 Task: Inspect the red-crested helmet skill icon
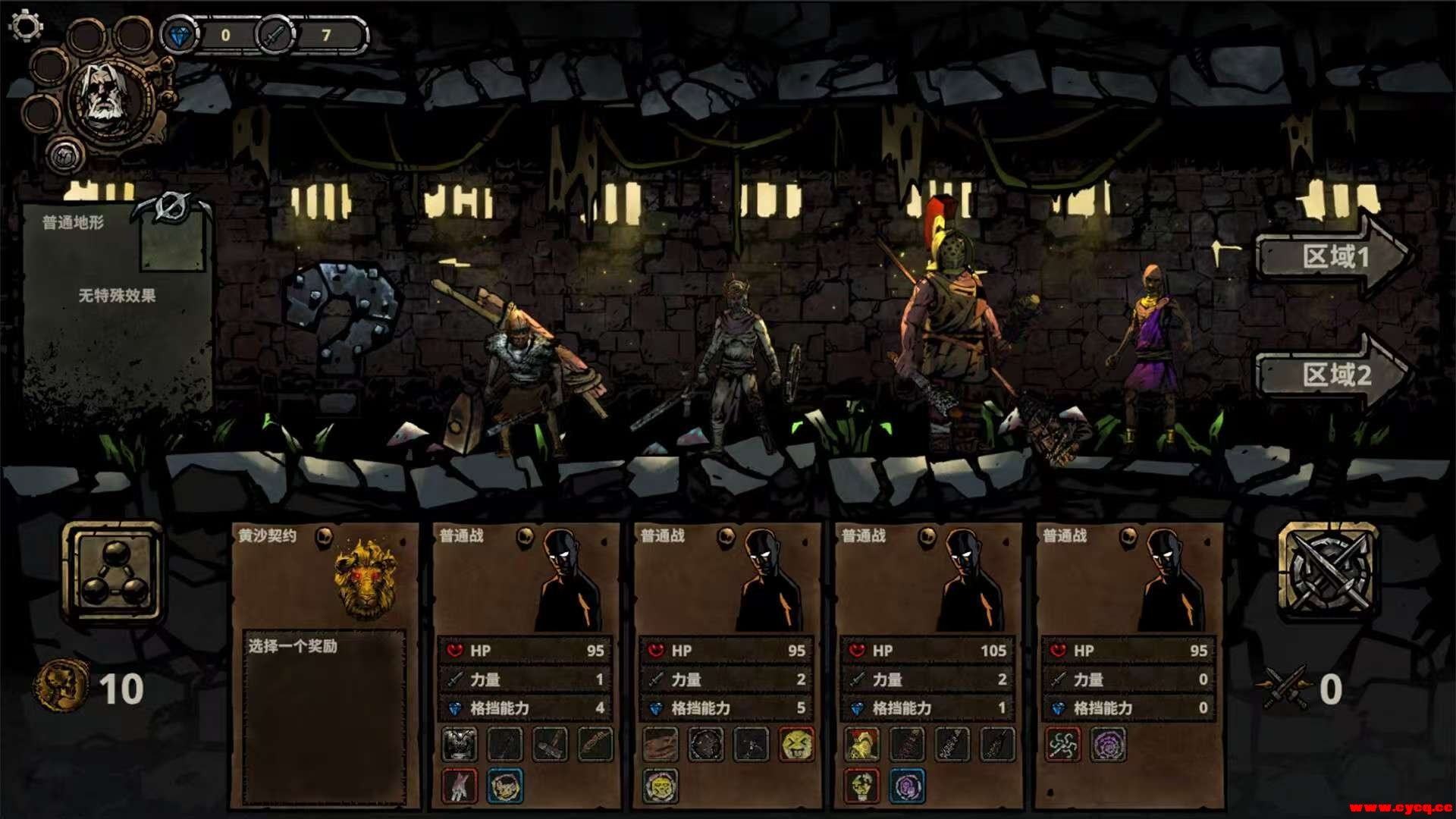tap(862, 745)
